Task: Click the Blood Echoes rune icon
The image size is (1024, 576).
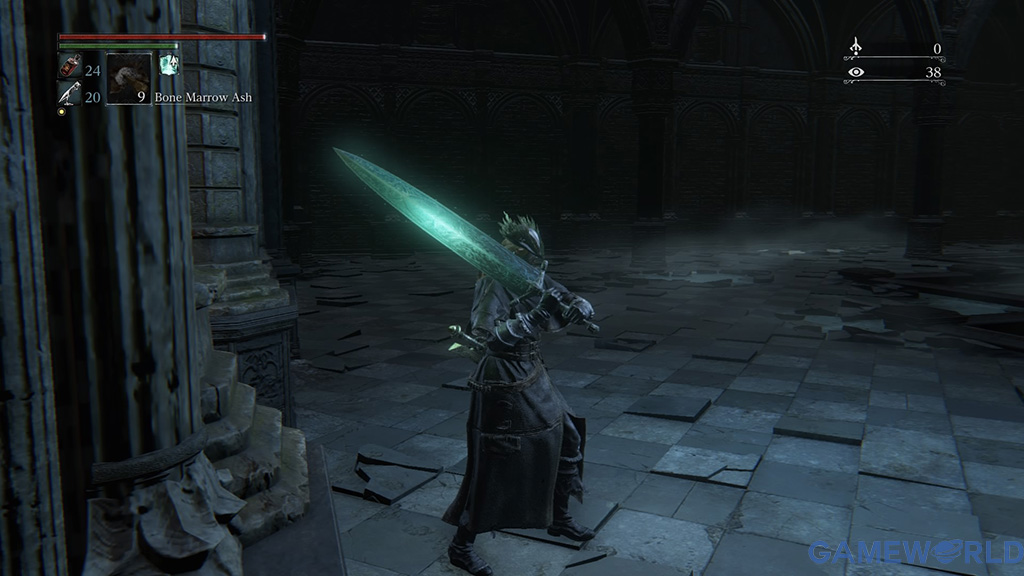Action: (x=855, y=47)
